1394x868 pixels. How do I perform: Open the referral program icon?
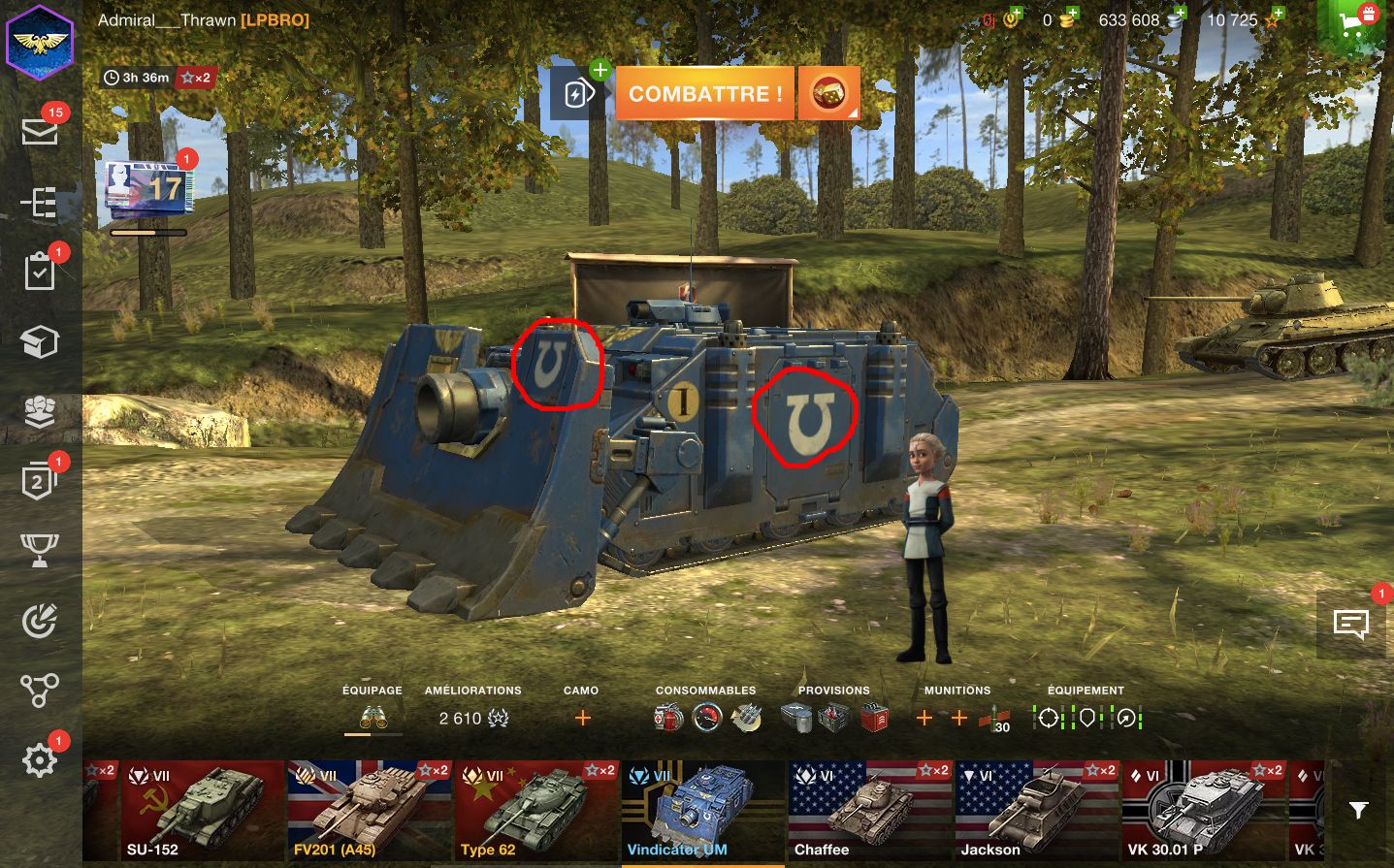point(40,689)
